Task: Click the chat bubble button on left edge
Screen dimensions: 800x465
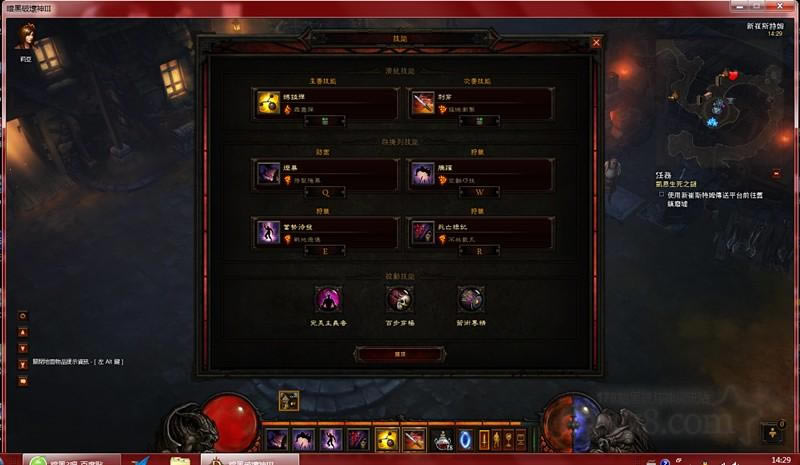Action: point(23,381)
